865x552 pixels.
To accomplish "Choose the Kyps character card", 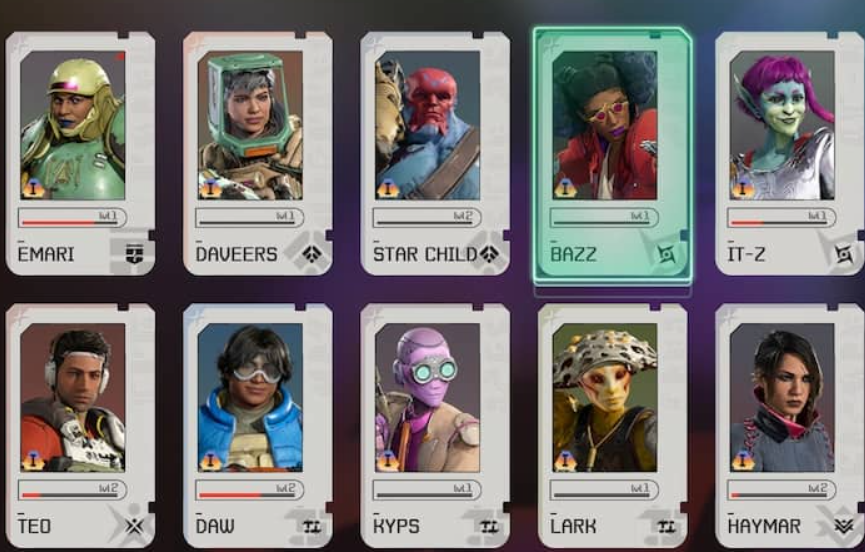I will point(435,425).
